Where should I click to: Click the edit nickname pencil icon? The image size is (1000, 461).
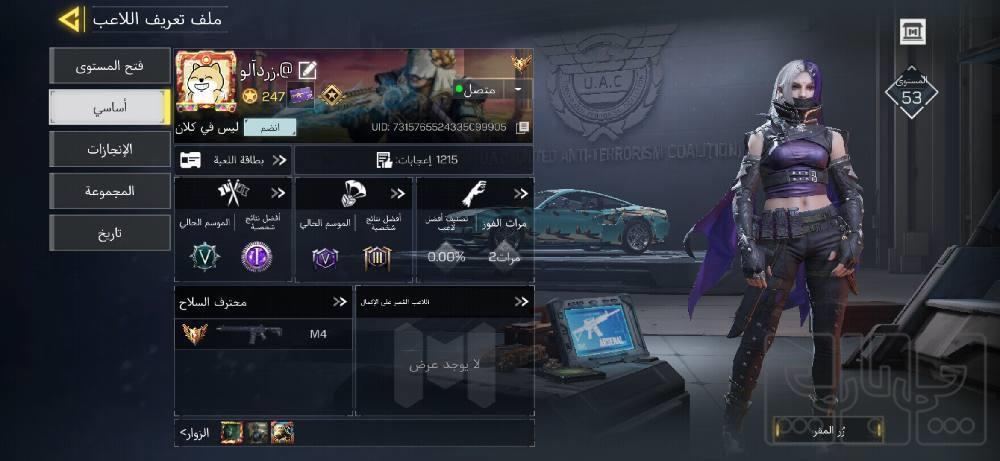point(308,69)
